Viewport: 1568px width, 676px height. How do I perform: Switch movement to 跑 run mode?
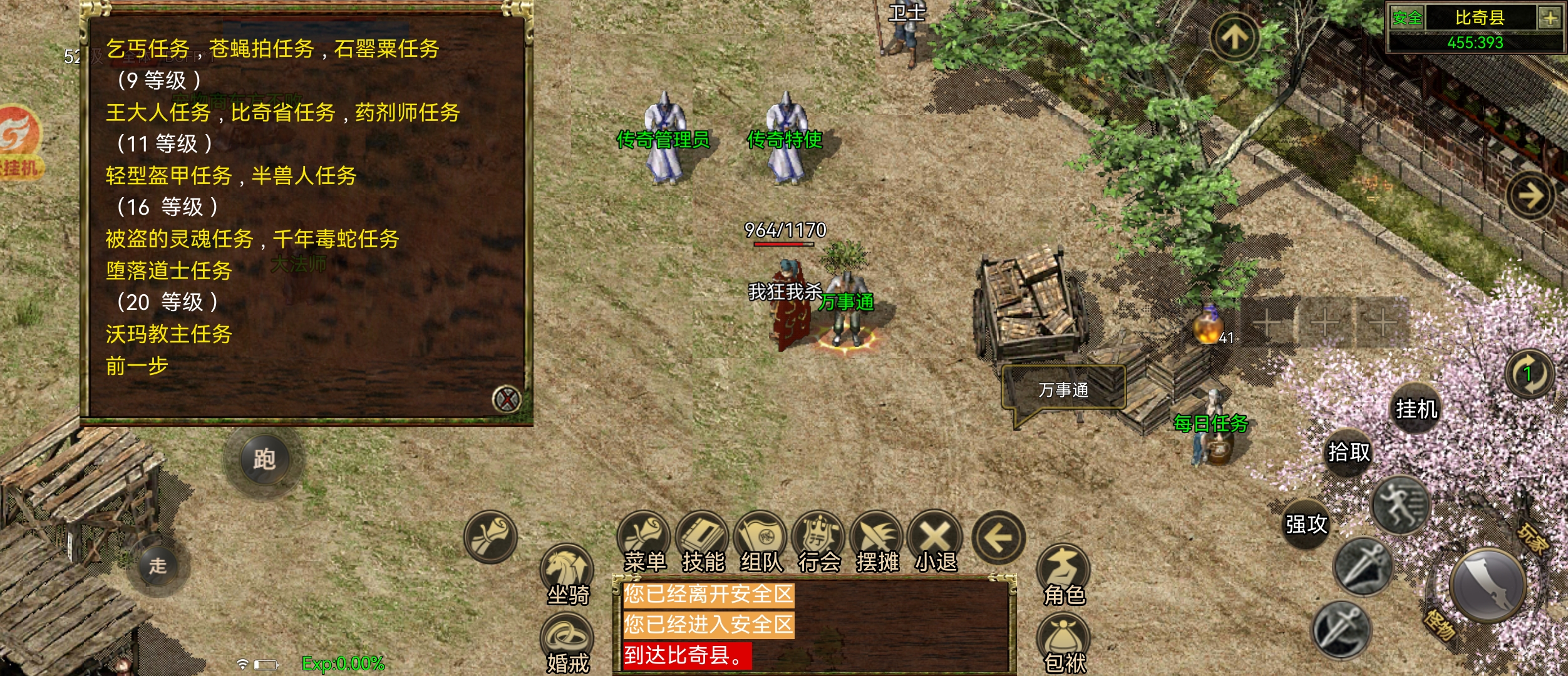tap(264, 459)
